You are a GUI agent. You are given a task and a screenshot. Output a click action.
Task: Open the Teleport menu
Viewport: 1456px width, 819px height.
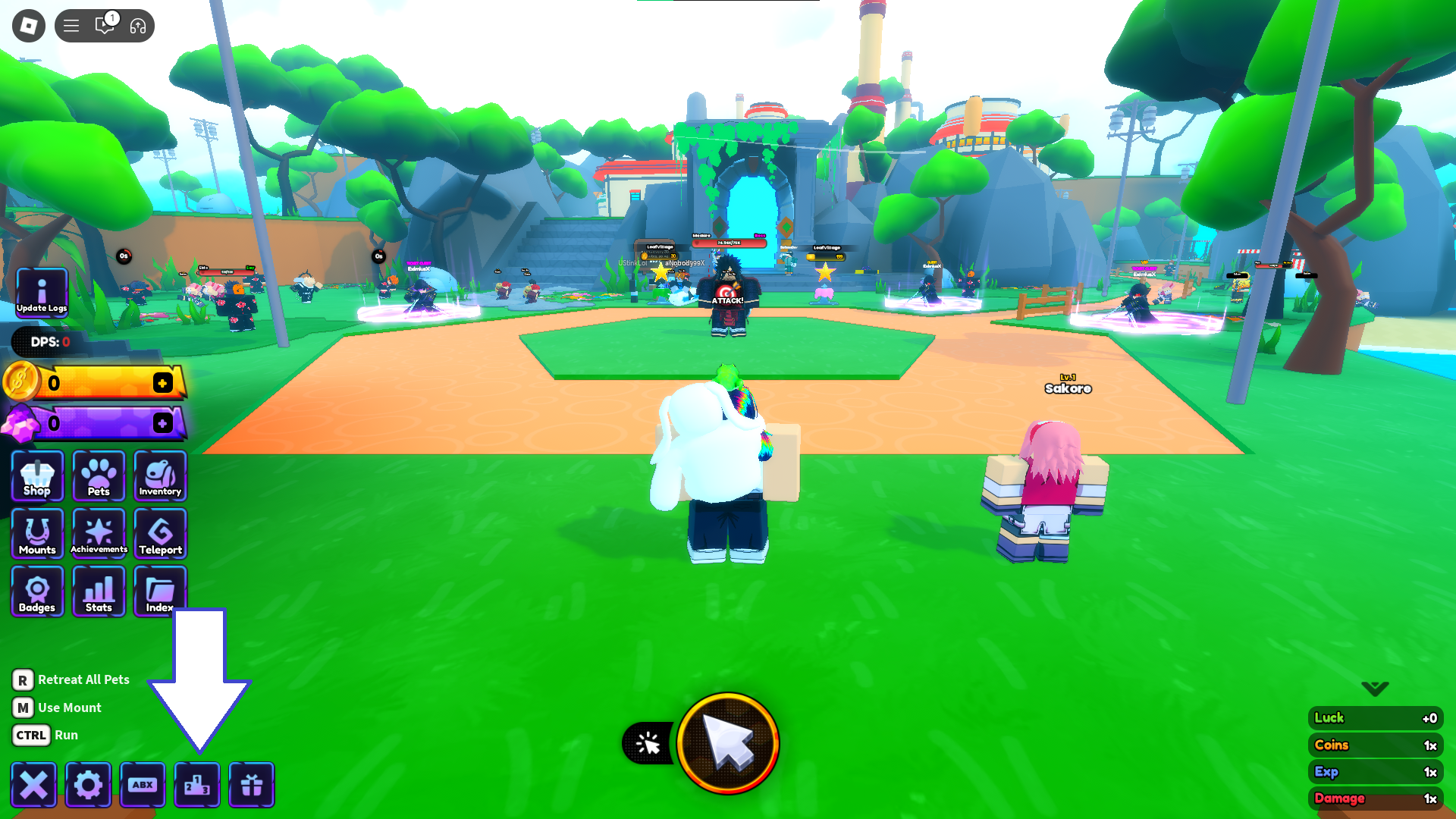(159, 534)
